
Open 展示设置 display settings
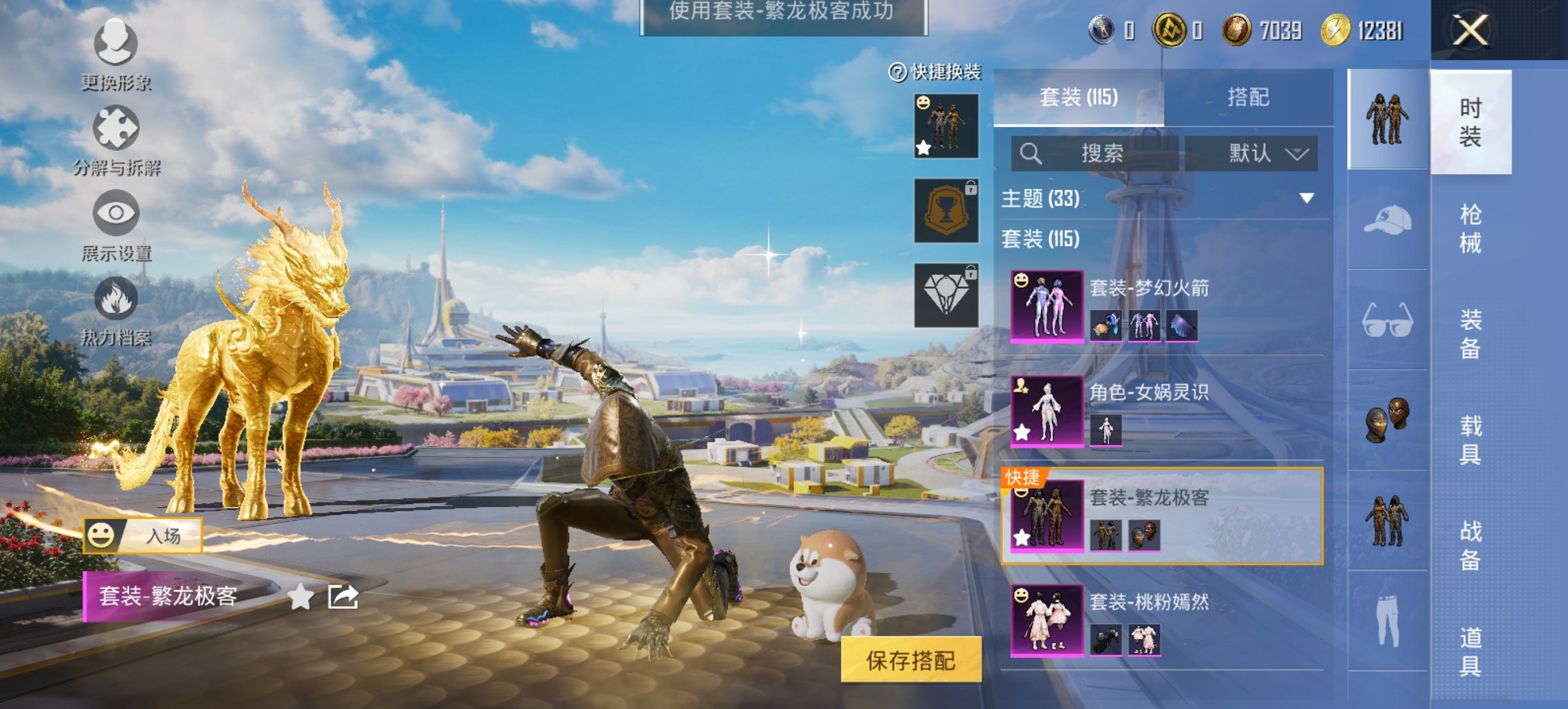click(116, 232)
